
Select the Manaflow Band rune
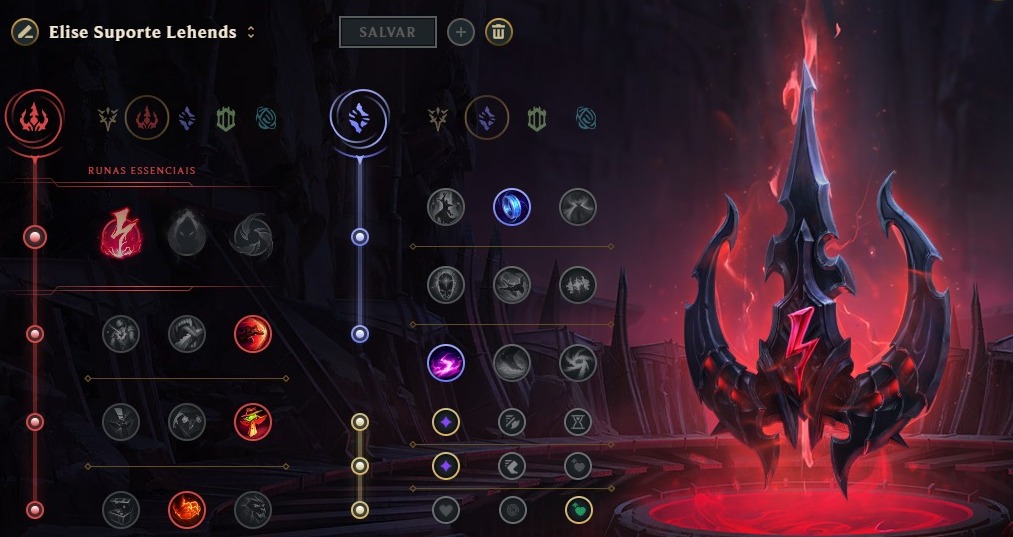coord(511,207)
